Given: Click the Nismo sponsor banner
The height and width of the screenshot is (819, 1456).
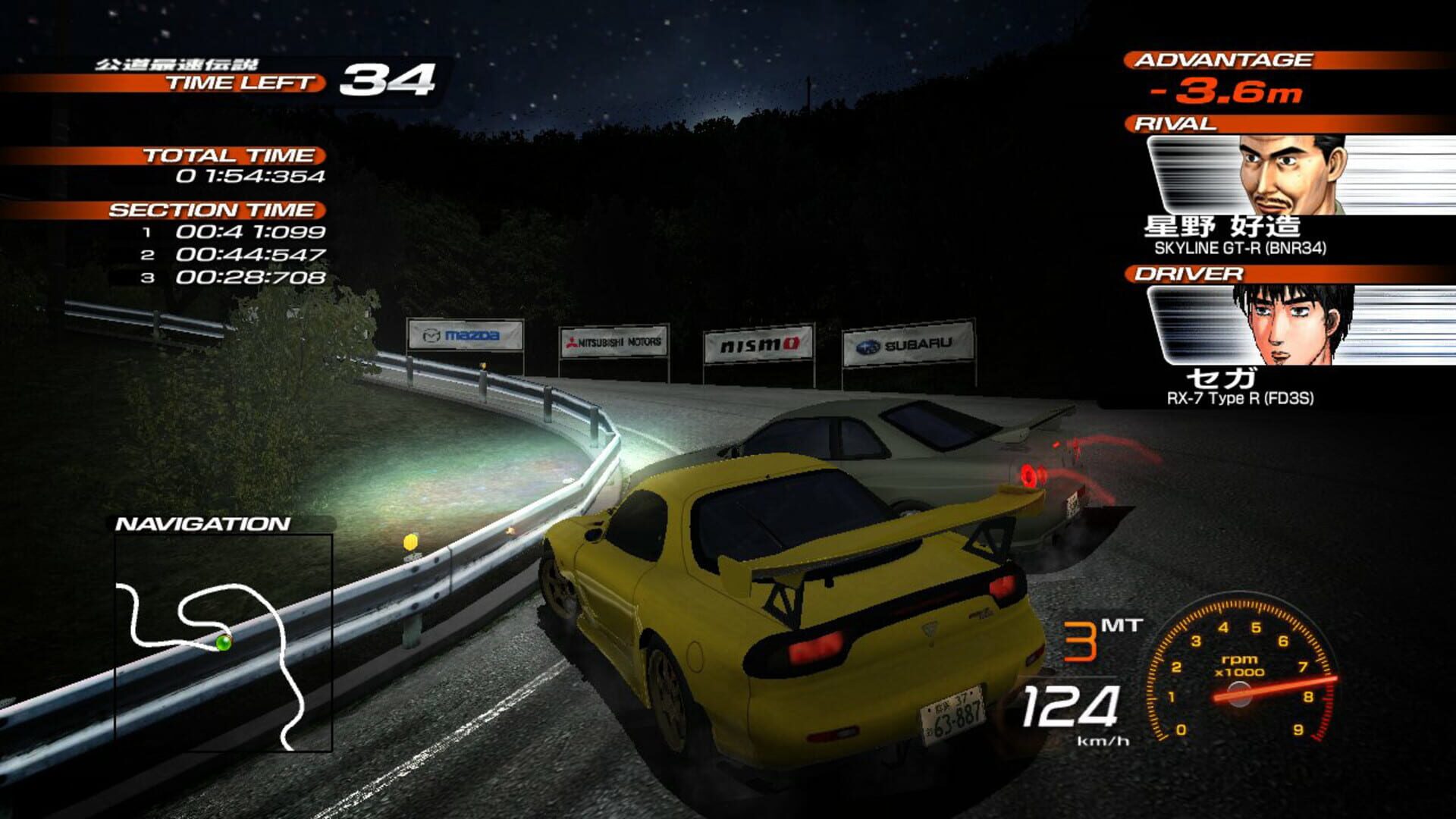Looking at the screenshot, I should pos(758,344).
